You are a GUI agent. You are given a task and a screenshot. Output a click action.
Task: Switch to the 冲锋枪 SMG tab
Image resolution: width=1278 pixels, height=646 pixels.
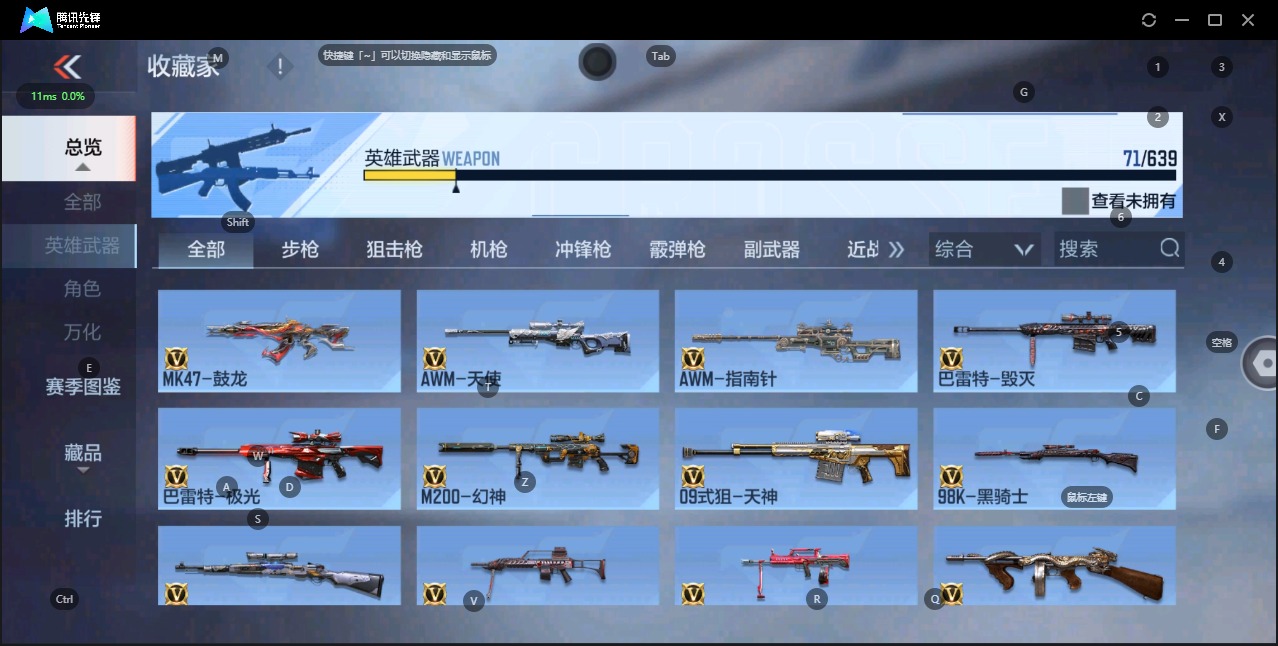[583, 249]
